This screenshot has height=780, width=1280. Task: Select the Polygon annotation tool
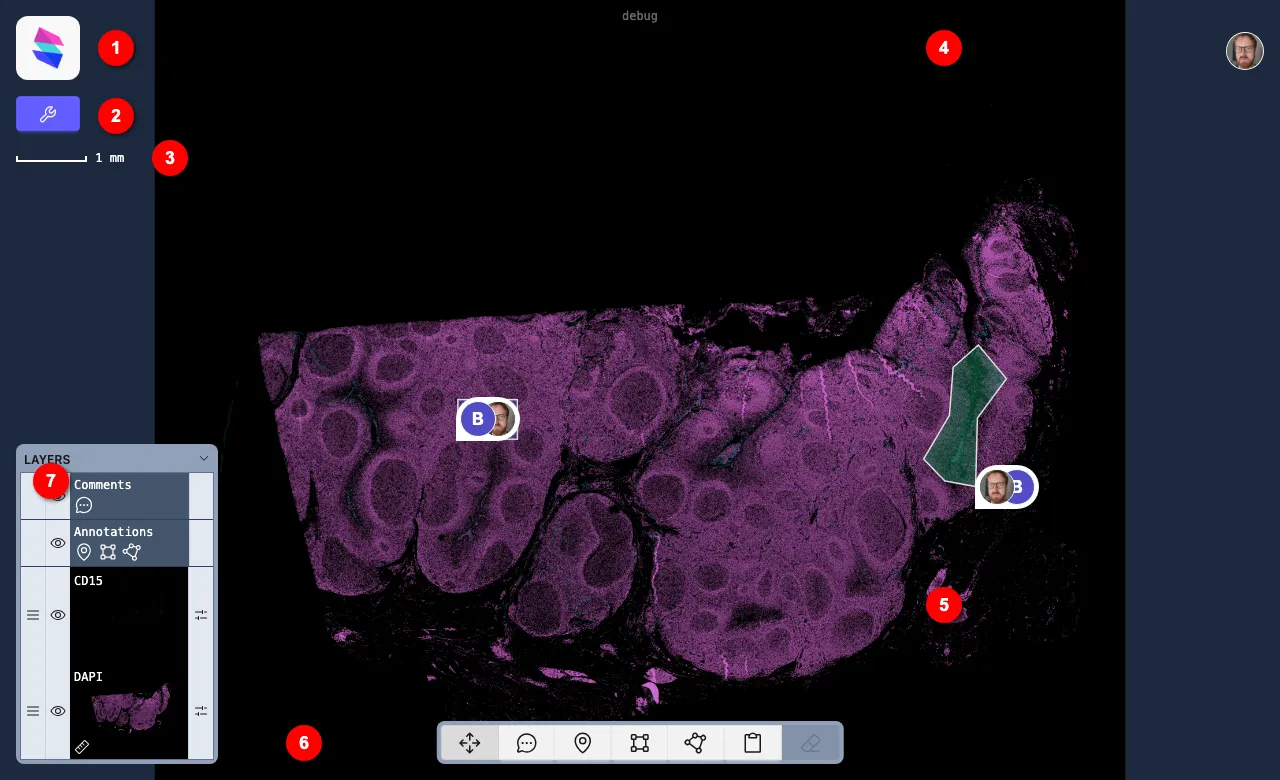point(695,743)
